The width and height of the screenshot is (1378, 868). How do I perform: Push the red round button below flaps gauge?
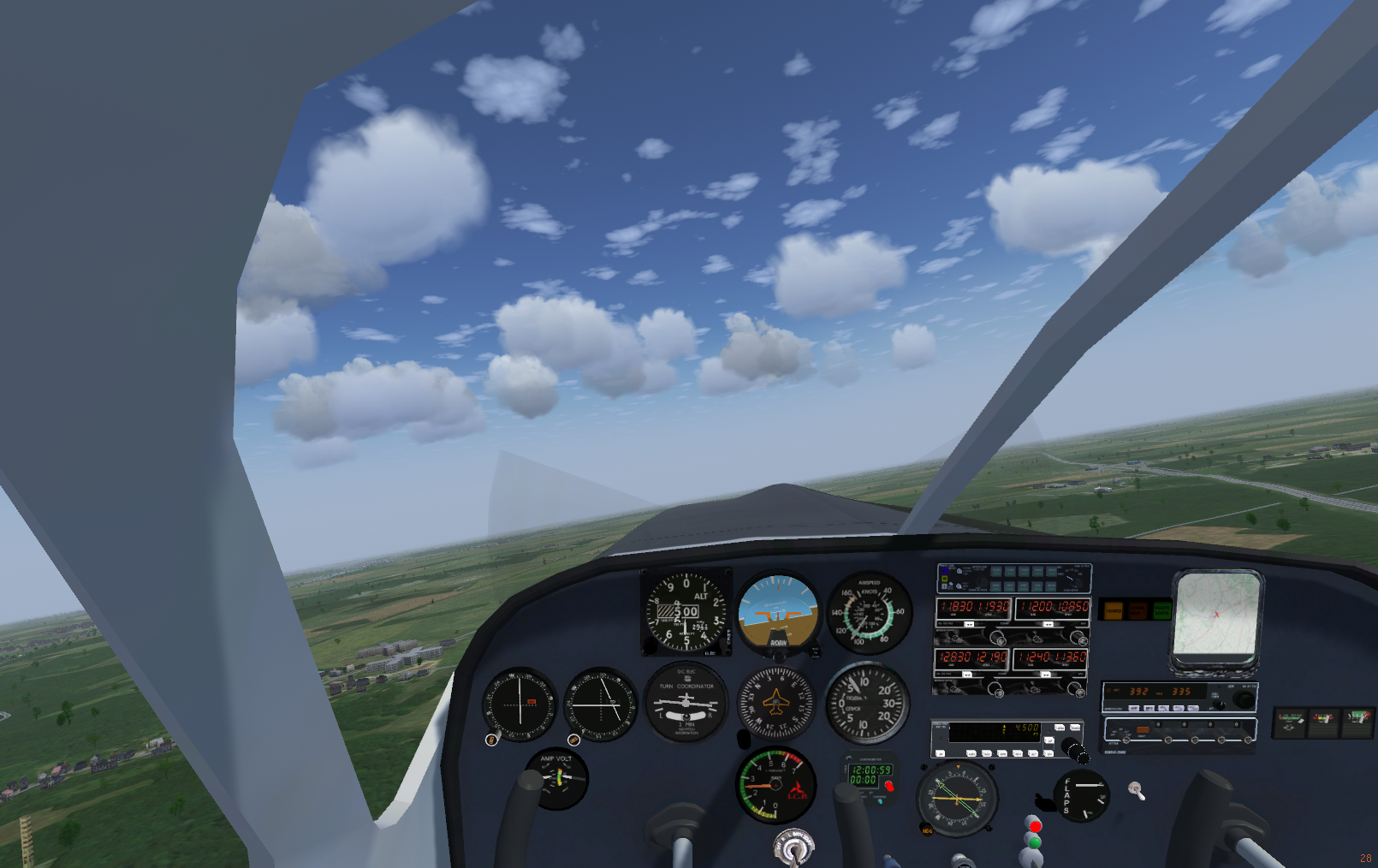click(x=1035, y=826)
